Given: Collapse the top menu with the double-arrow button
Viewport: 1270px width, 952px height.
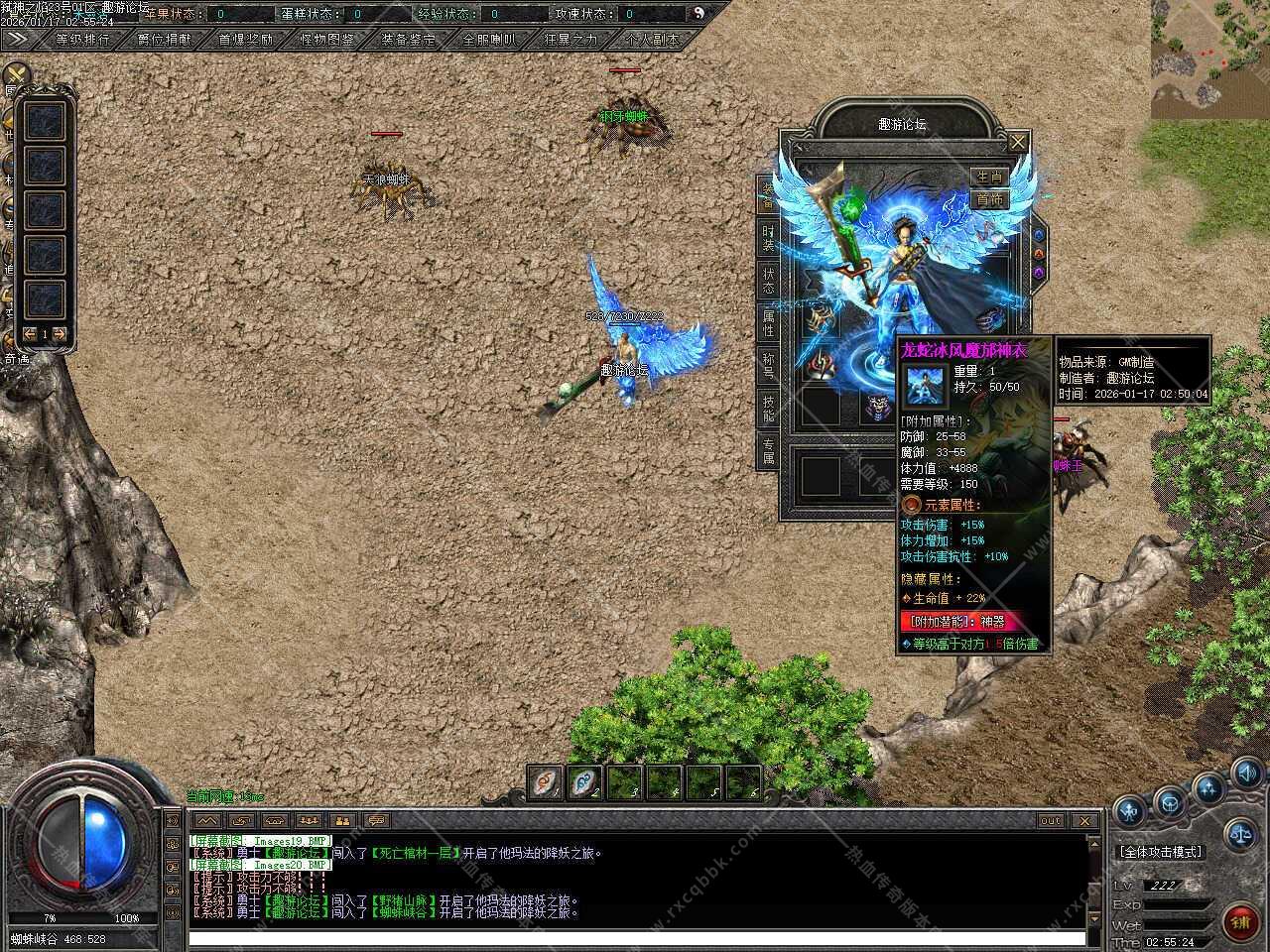Looking at the screenshot, I should [x=18, y=39].
